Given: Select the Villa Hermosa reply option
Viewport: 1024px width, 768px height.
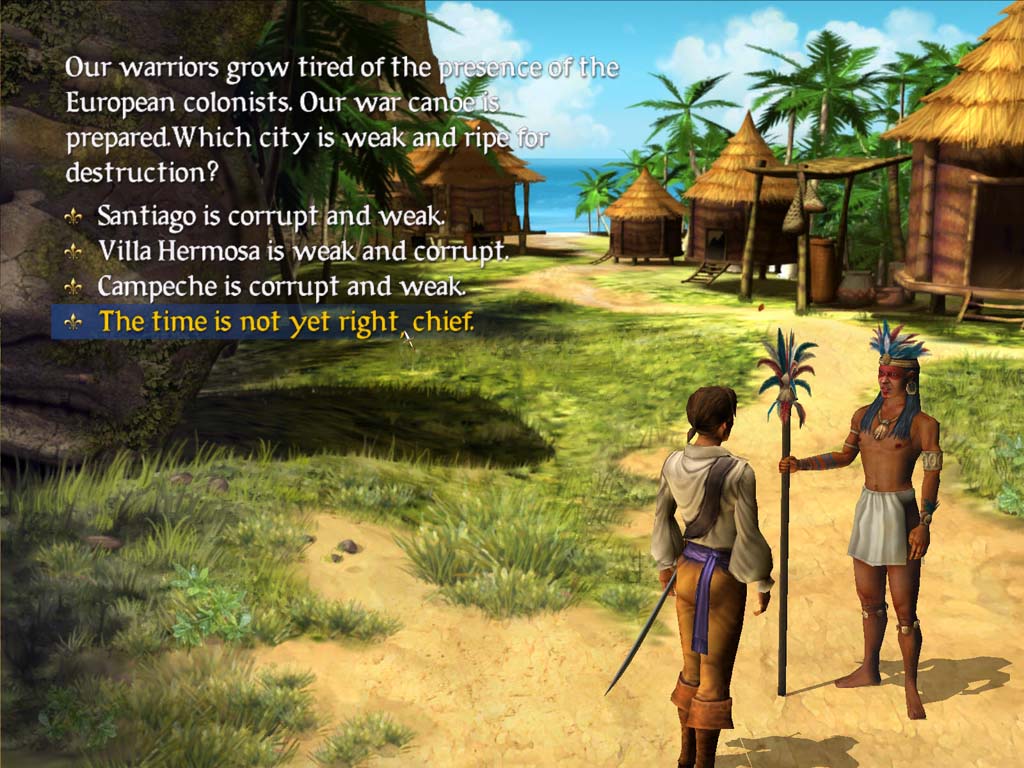Looking at the screenshot, I should [x=302, y=250].
